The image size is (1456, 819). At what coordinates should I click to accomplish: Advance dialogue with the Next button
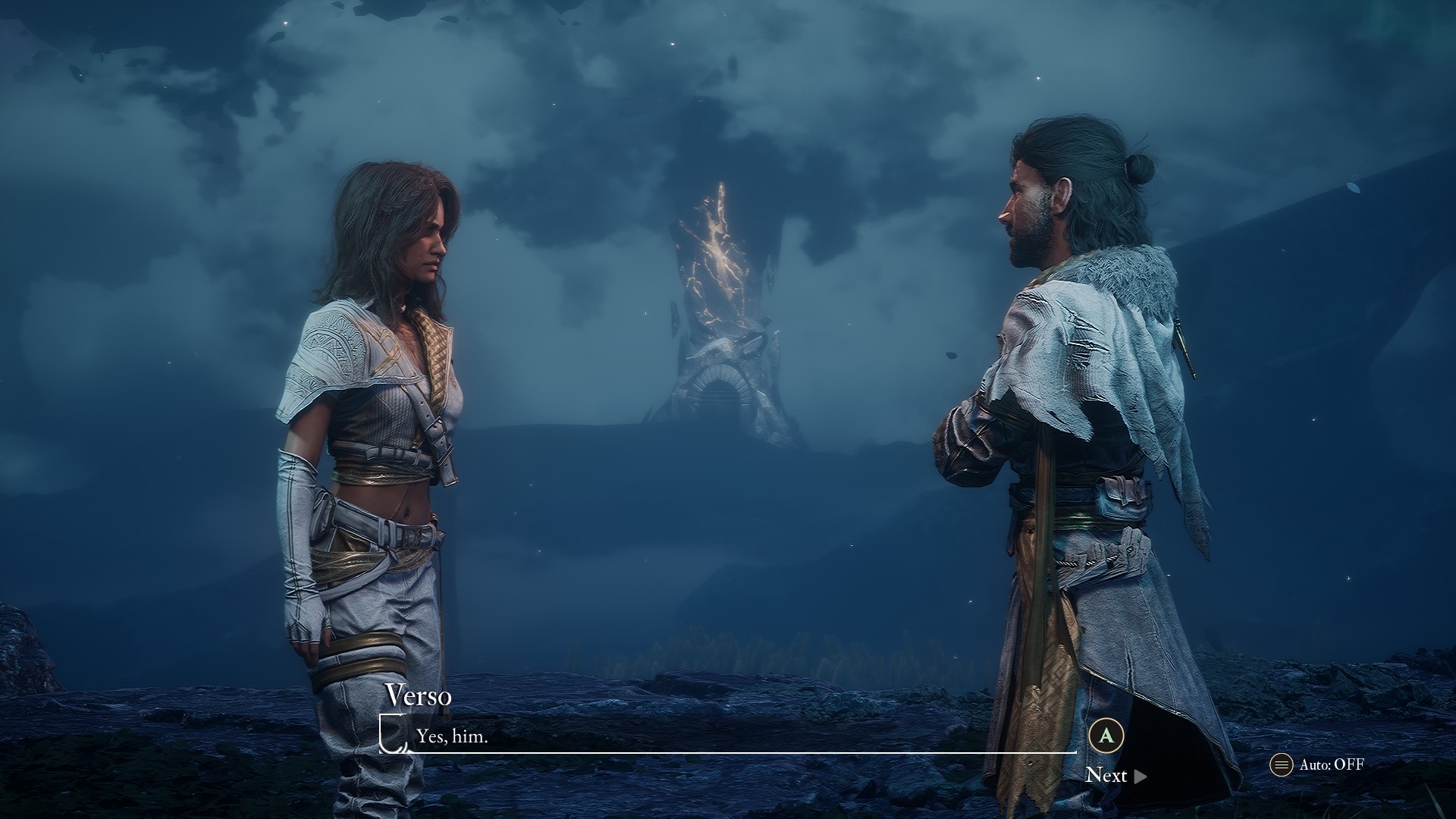click(1115, 775)
